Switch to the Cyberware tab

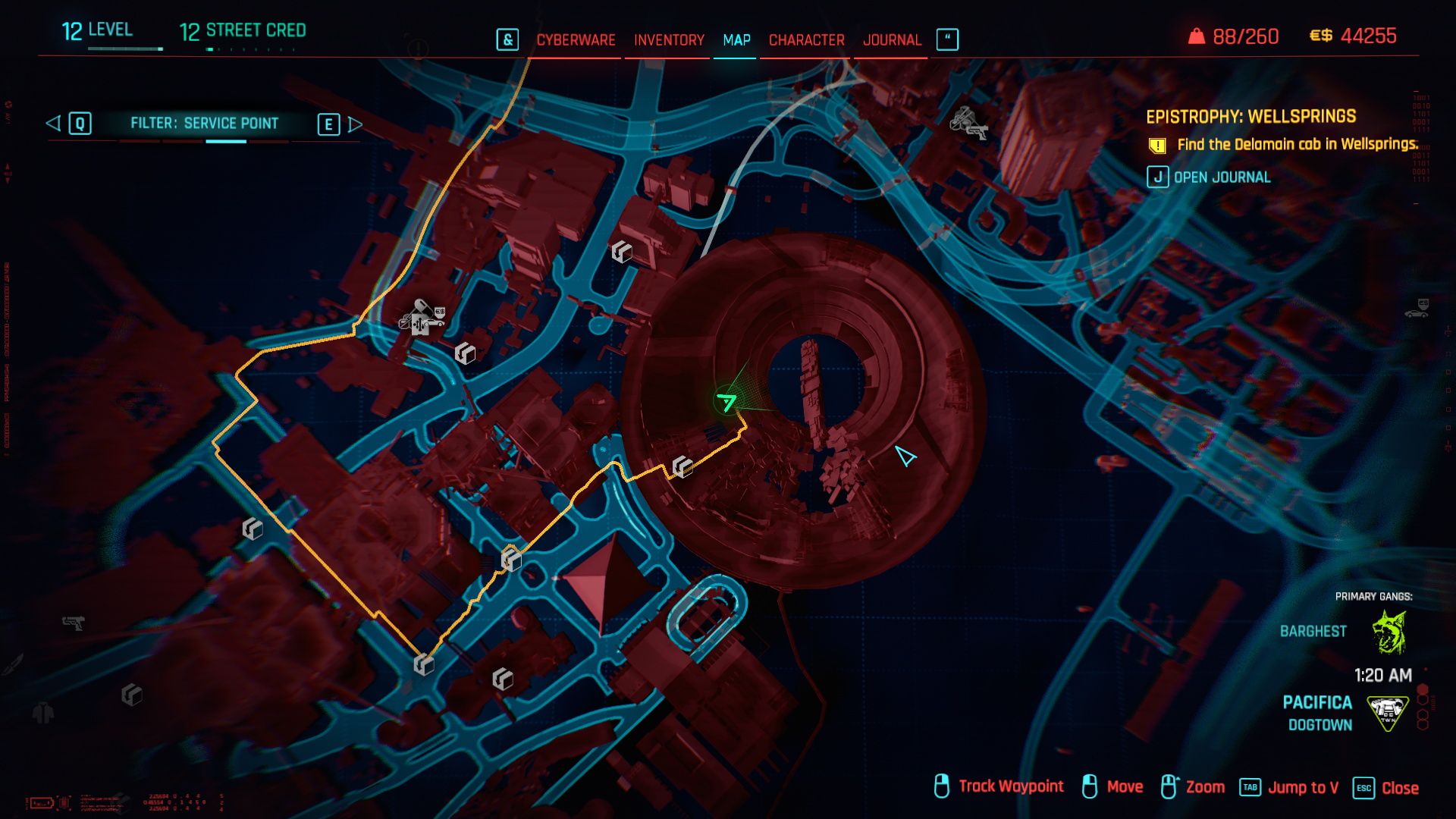[576, 40]
